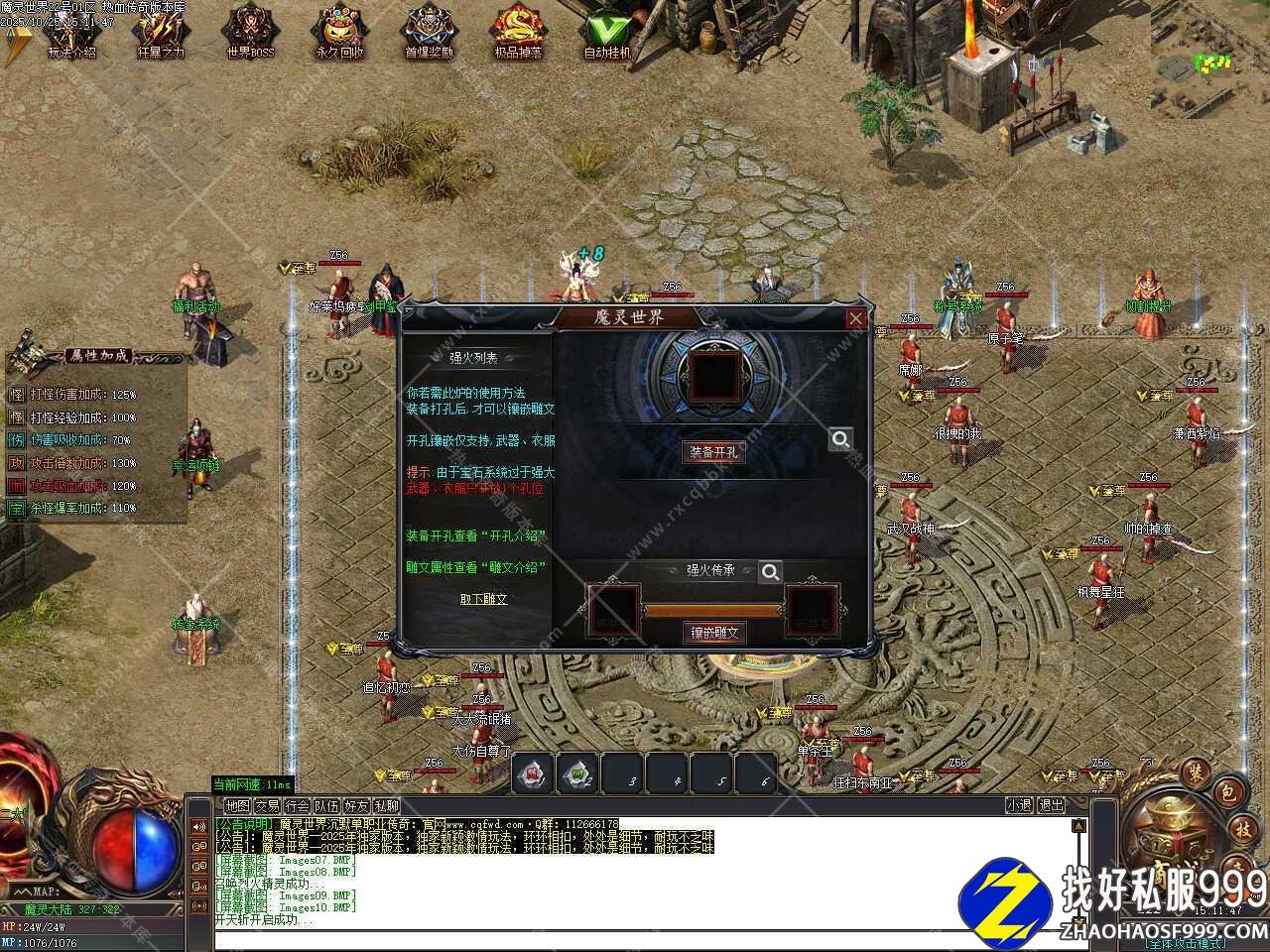Open the 交易 tab

(x=267, y=806)
